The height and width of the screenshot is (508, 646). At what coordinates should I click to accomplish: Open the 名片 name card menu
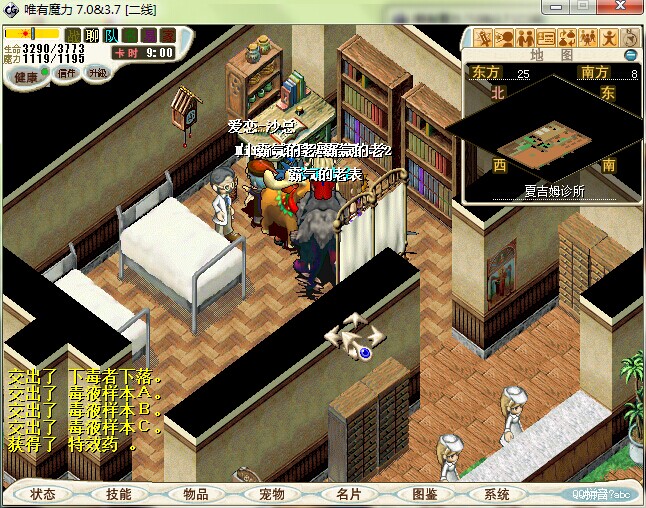pos(347,494)
